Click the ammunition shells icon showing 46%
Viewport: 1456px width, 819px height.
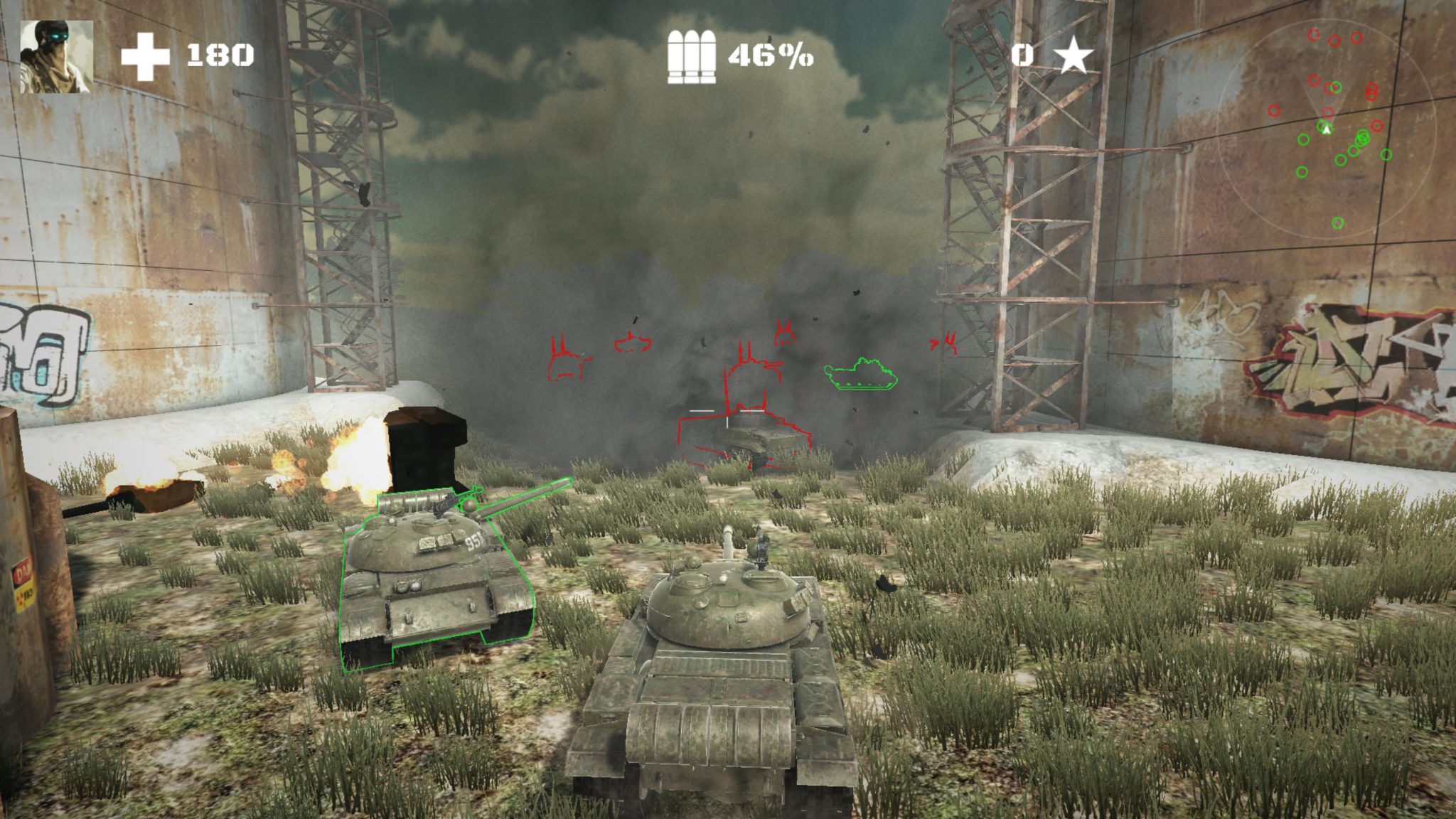(x=692, y=53)
